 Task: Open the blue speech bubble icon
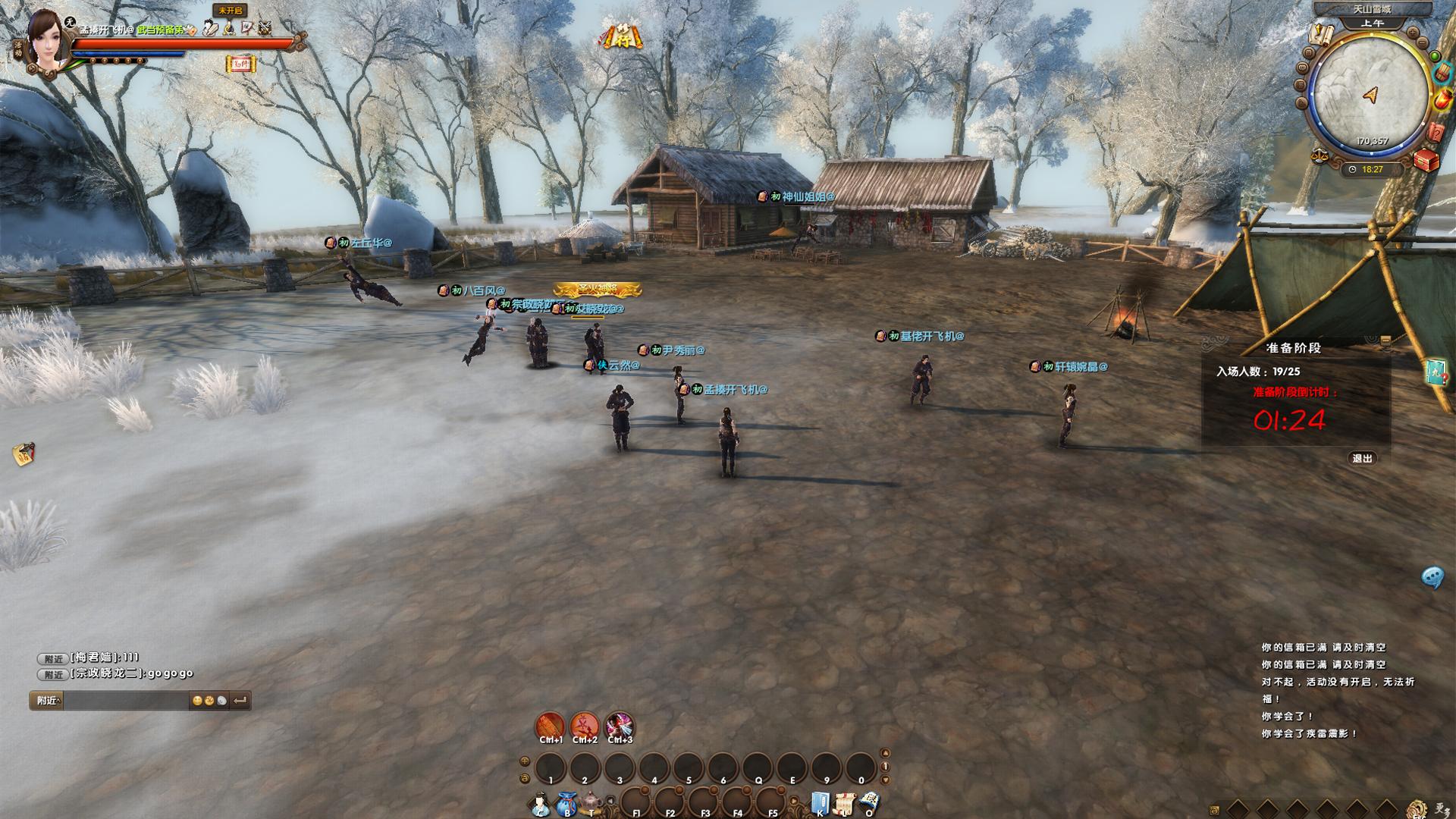tap(1432, 578)
